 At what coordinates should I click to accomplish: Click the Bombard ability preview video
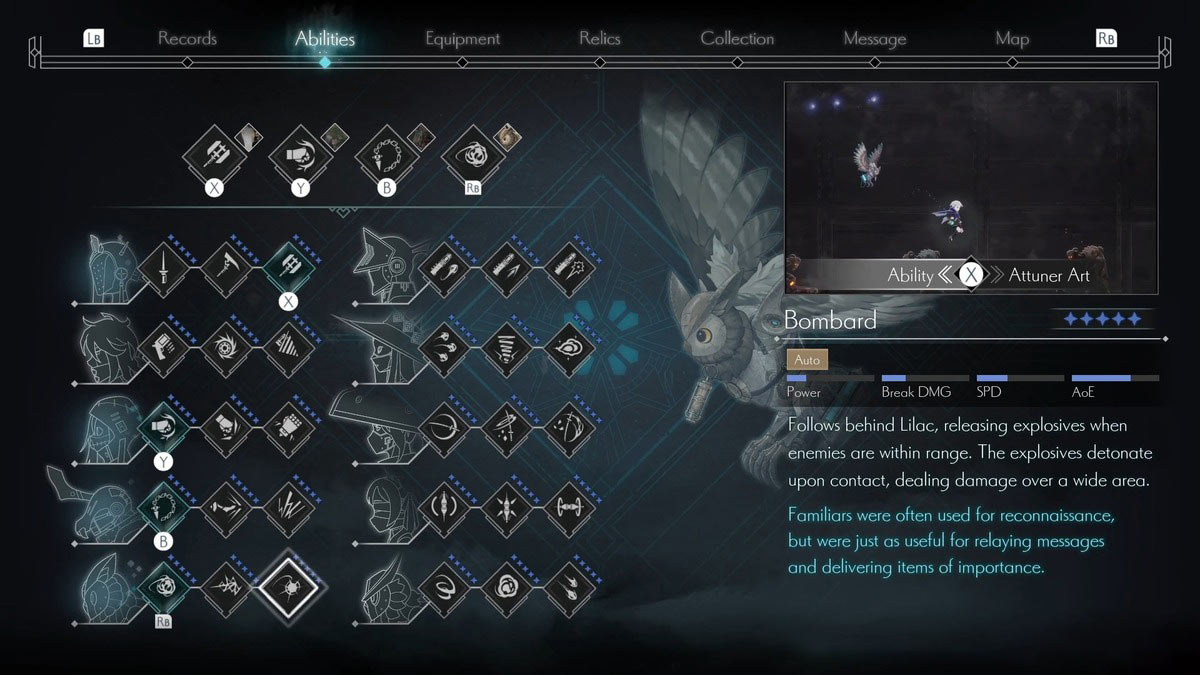click(x=970, y=188)
